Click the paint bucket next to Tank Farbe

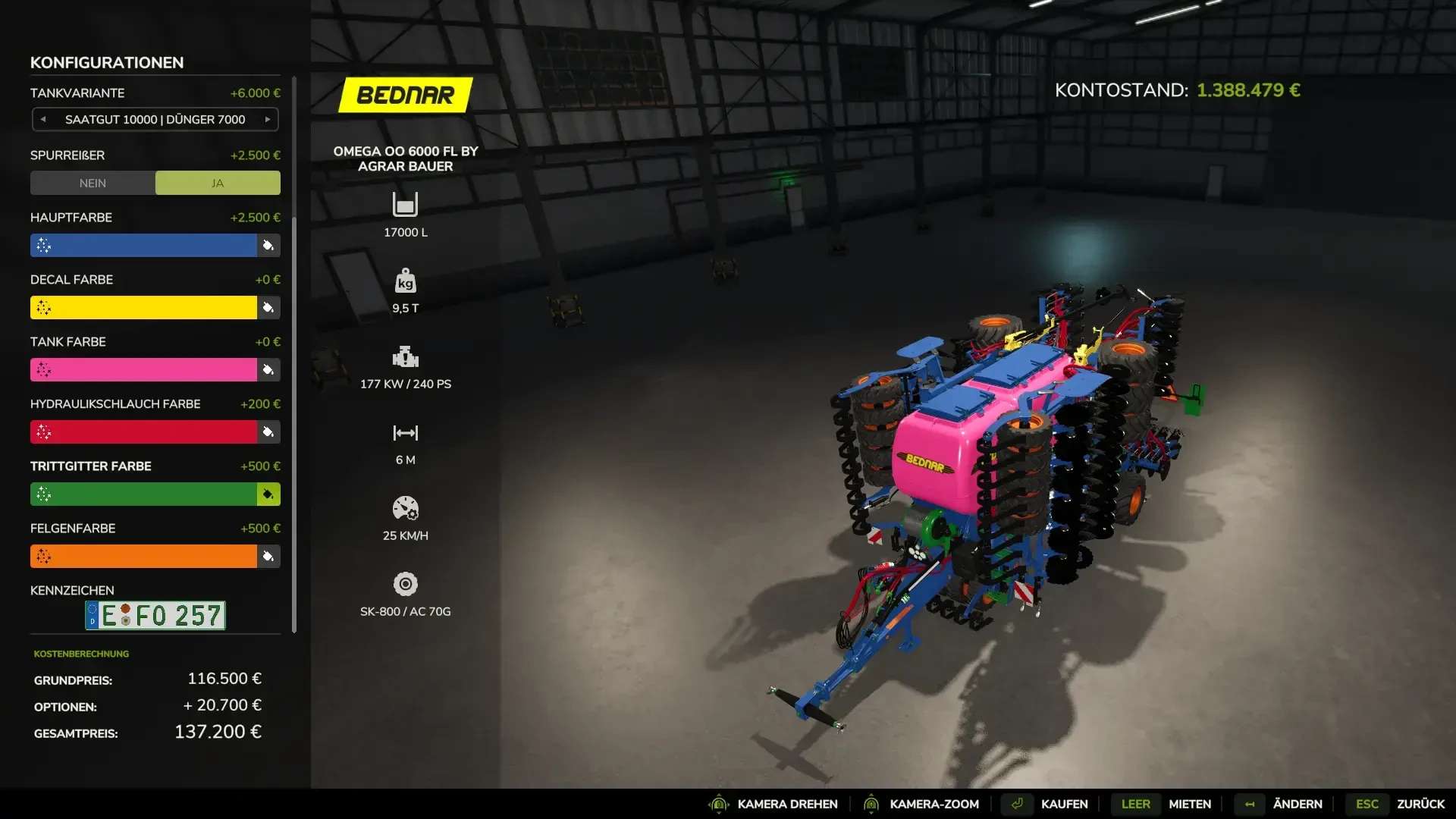(x=268, y=369)
